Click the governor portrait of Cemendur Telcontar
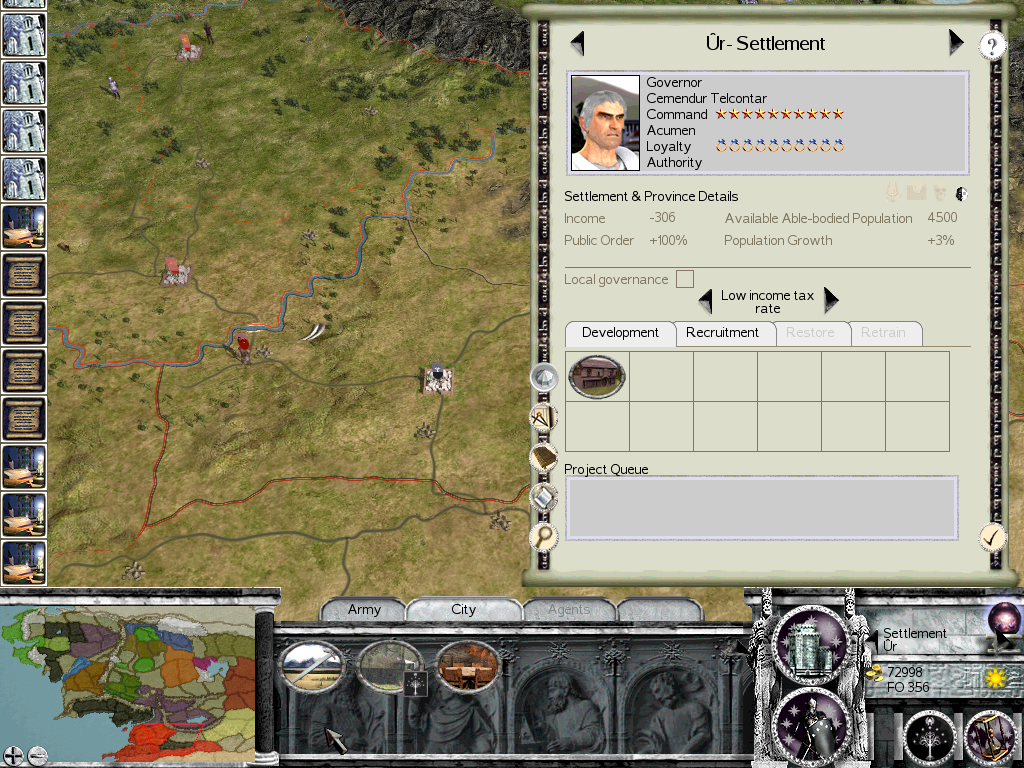This screenshot has width=1024, height=768. (605, 123)
